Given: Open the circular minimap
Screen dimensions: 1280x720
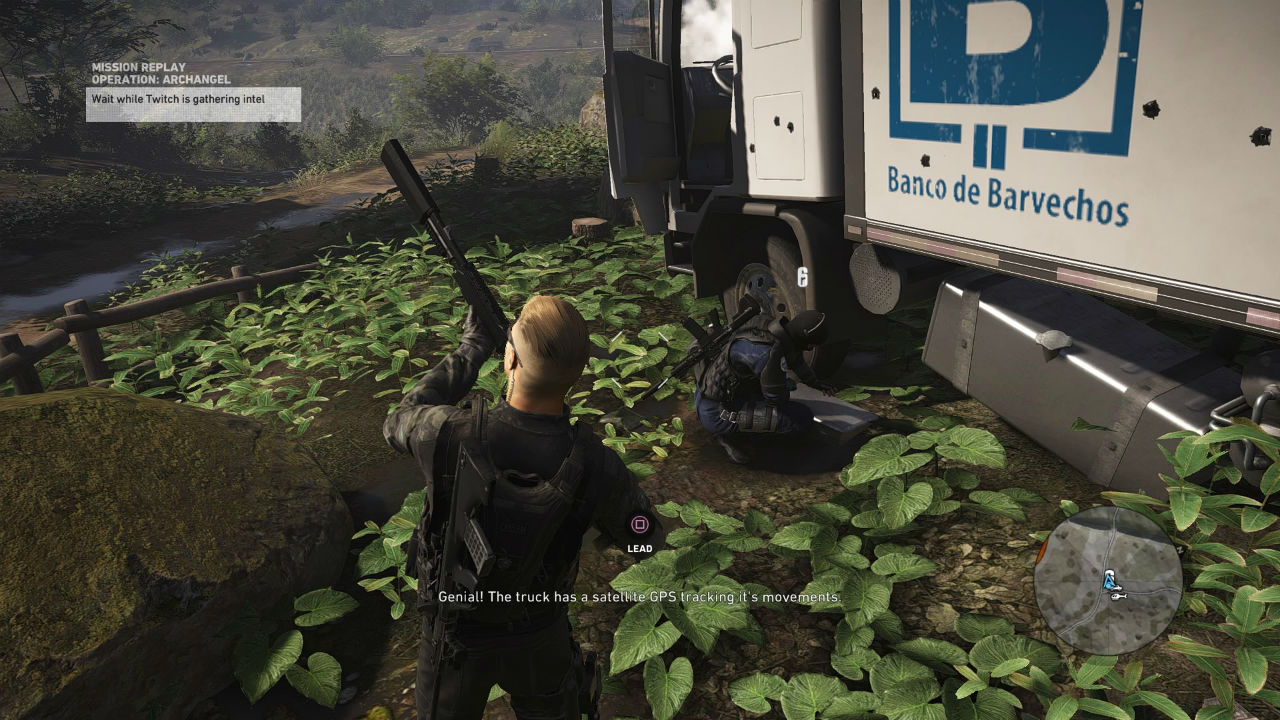Looking at the screenshot, I should [1107, 580].
